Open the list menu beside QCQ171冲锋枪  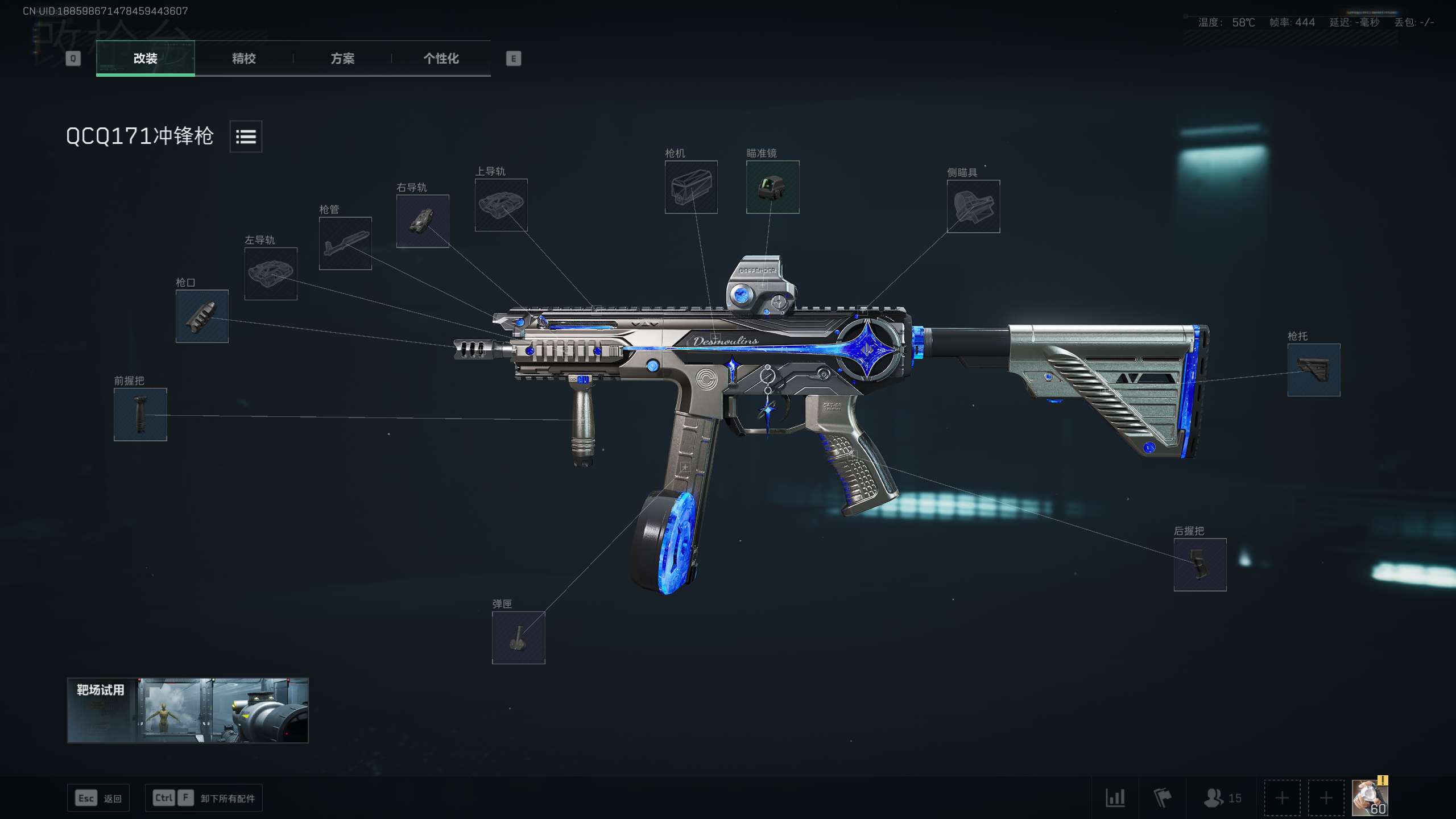[x=246, y=136]
